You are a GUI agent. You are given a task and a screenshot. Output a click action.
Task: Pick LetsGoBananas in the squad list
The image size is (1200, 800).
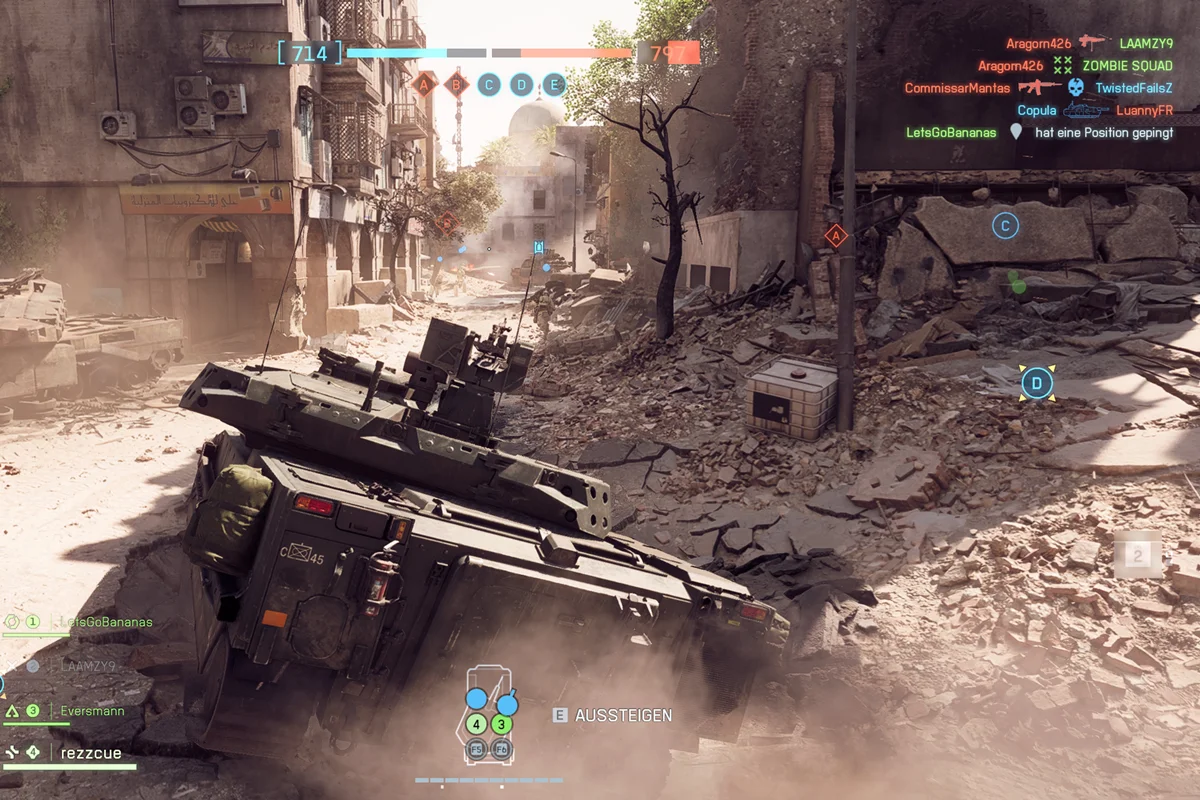[104, 622]
